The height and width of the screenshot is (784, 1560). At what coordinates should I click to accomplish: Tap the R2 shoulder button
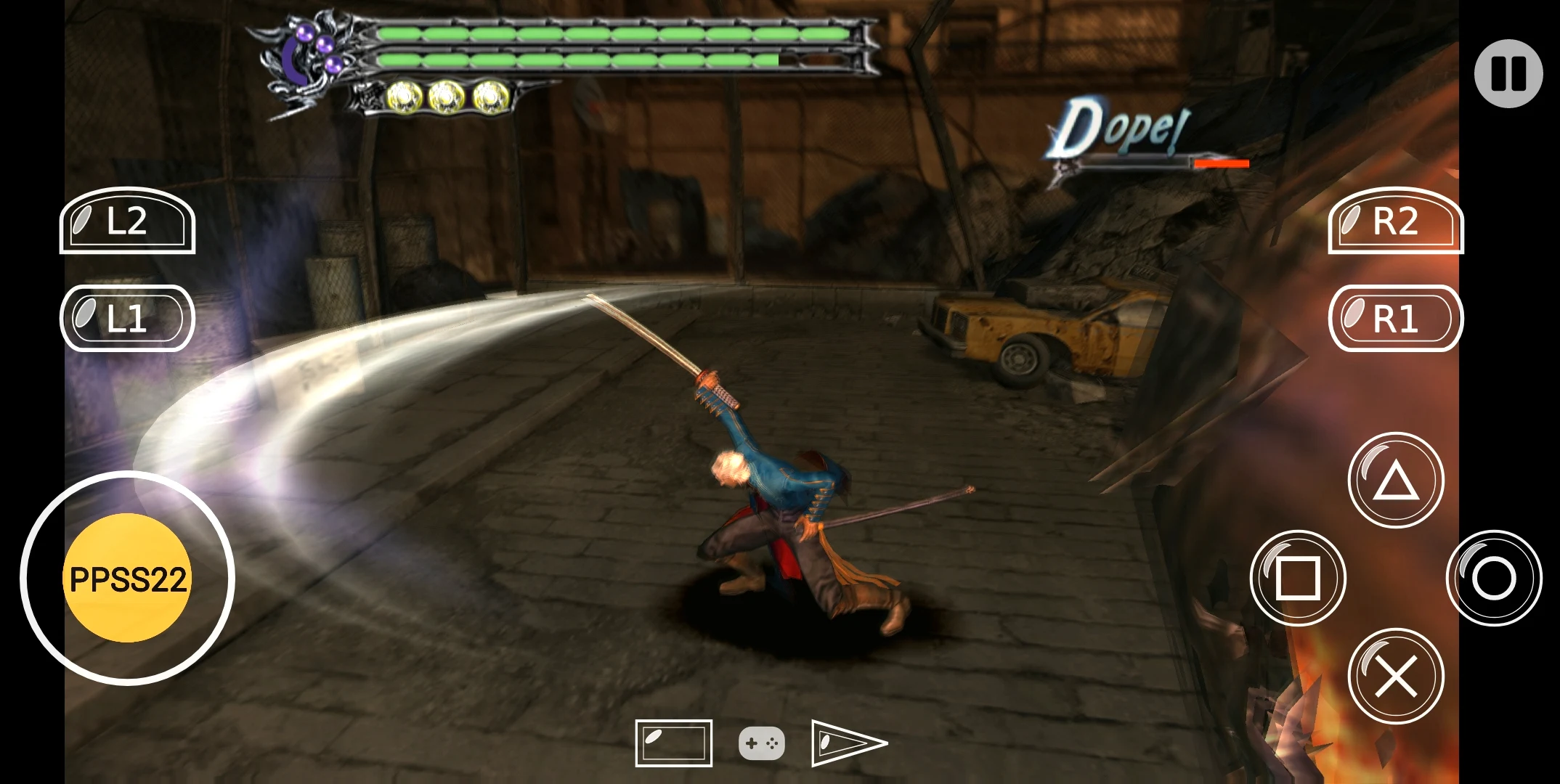point(1395,221)
